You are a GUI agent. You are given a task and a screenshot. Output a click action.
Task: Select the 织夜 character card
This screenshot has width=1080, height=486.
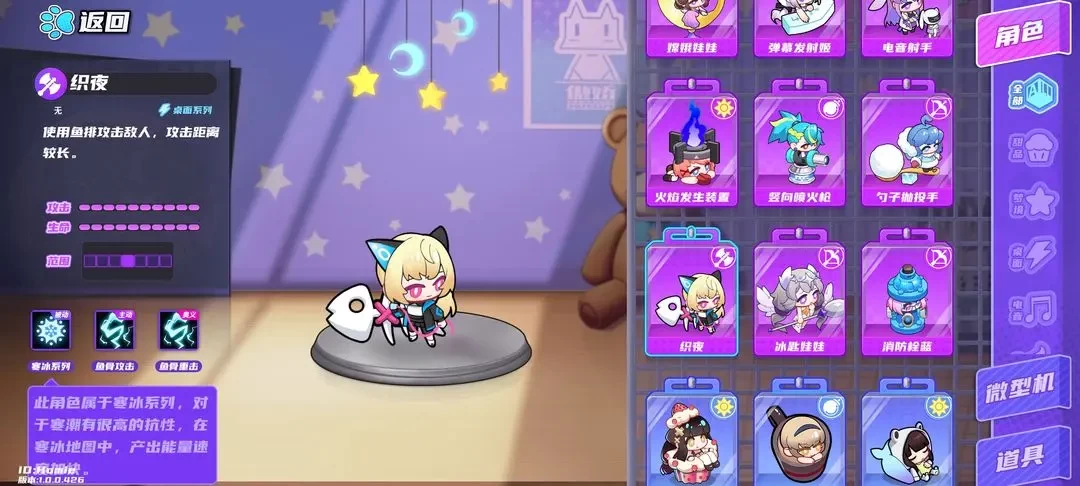[x=690, y=298]
